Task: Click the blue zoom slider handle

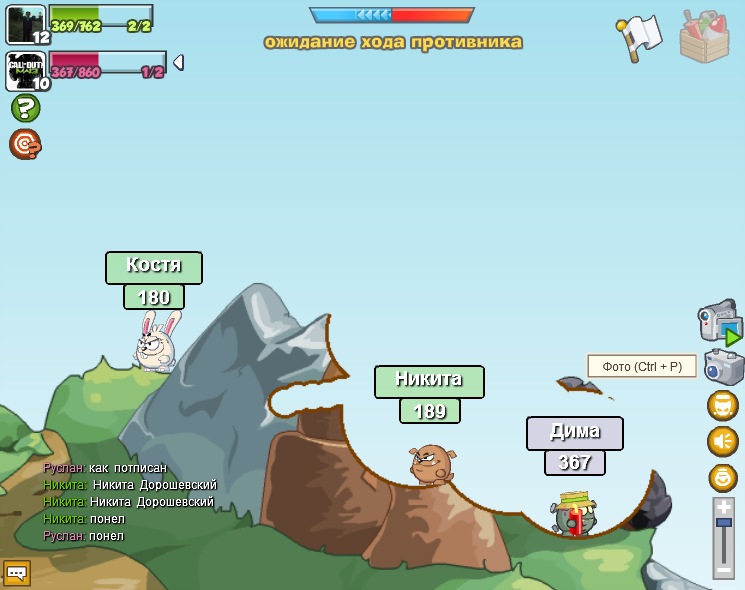Action: 723,522
